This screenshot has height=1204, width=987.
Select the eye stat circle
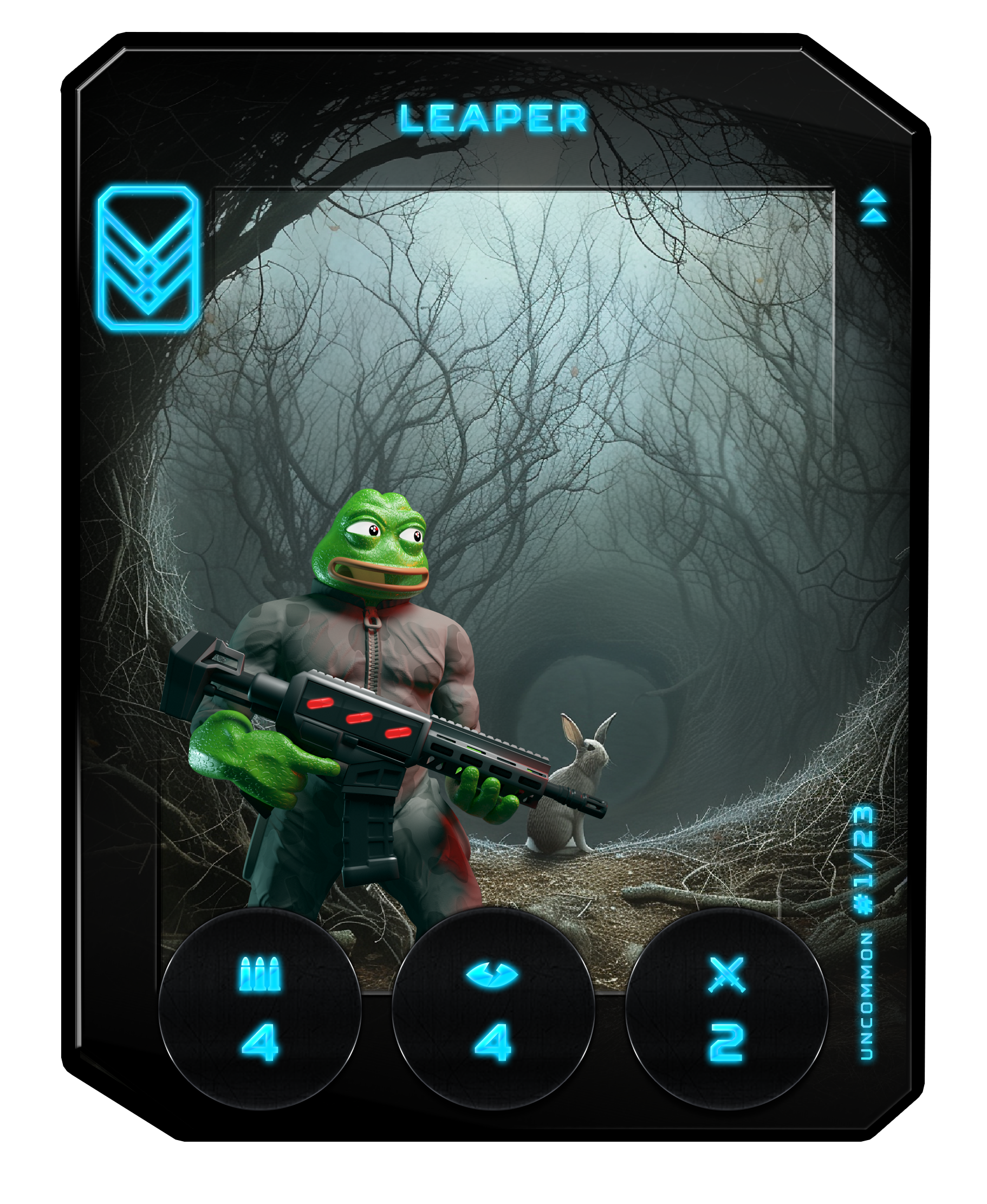click(x=493, y=1009)
